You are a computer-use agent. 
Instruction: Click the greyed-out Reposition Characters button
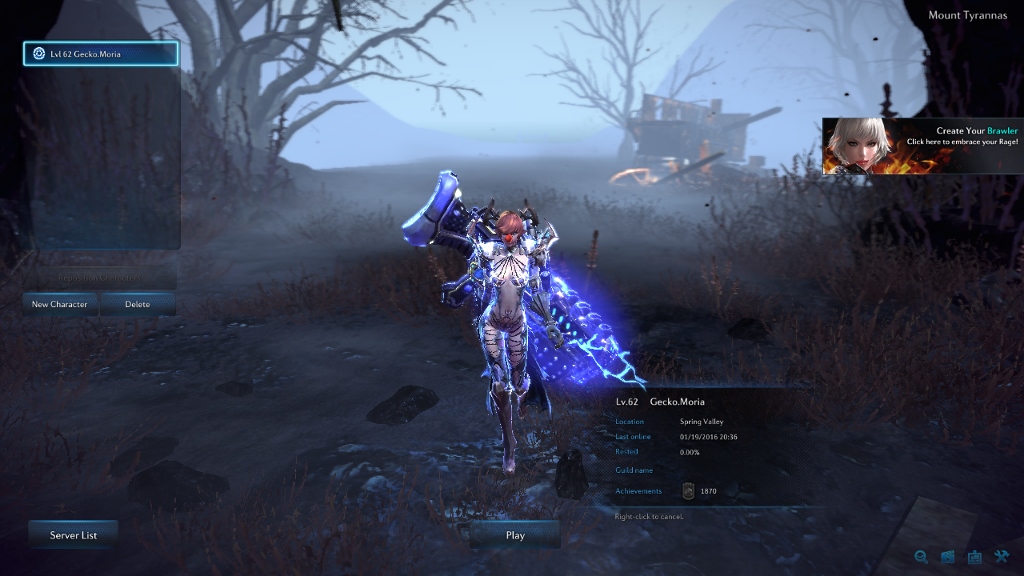(x=100, y=277)
